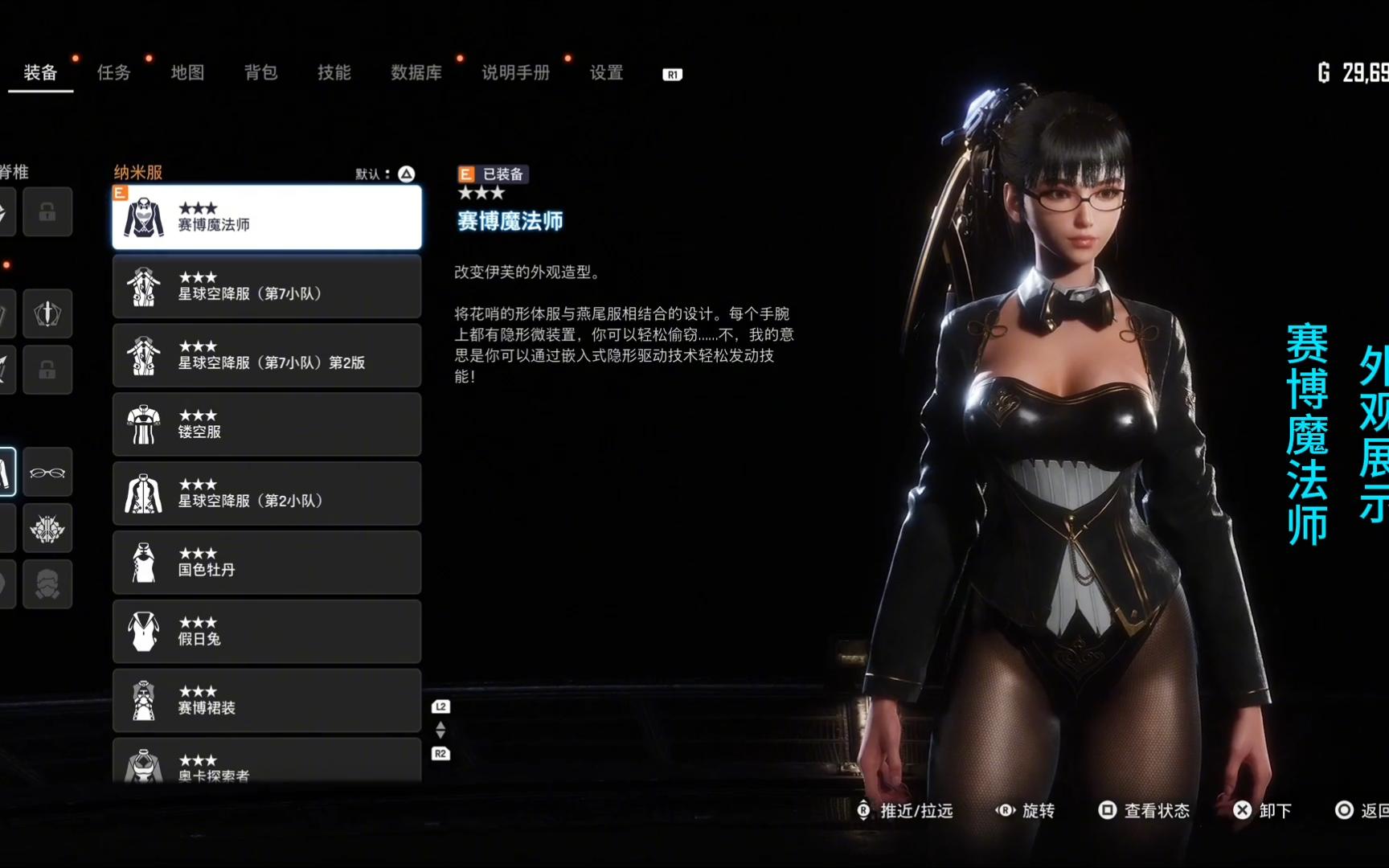Open the 地图 tab

[x=187, y=73]
